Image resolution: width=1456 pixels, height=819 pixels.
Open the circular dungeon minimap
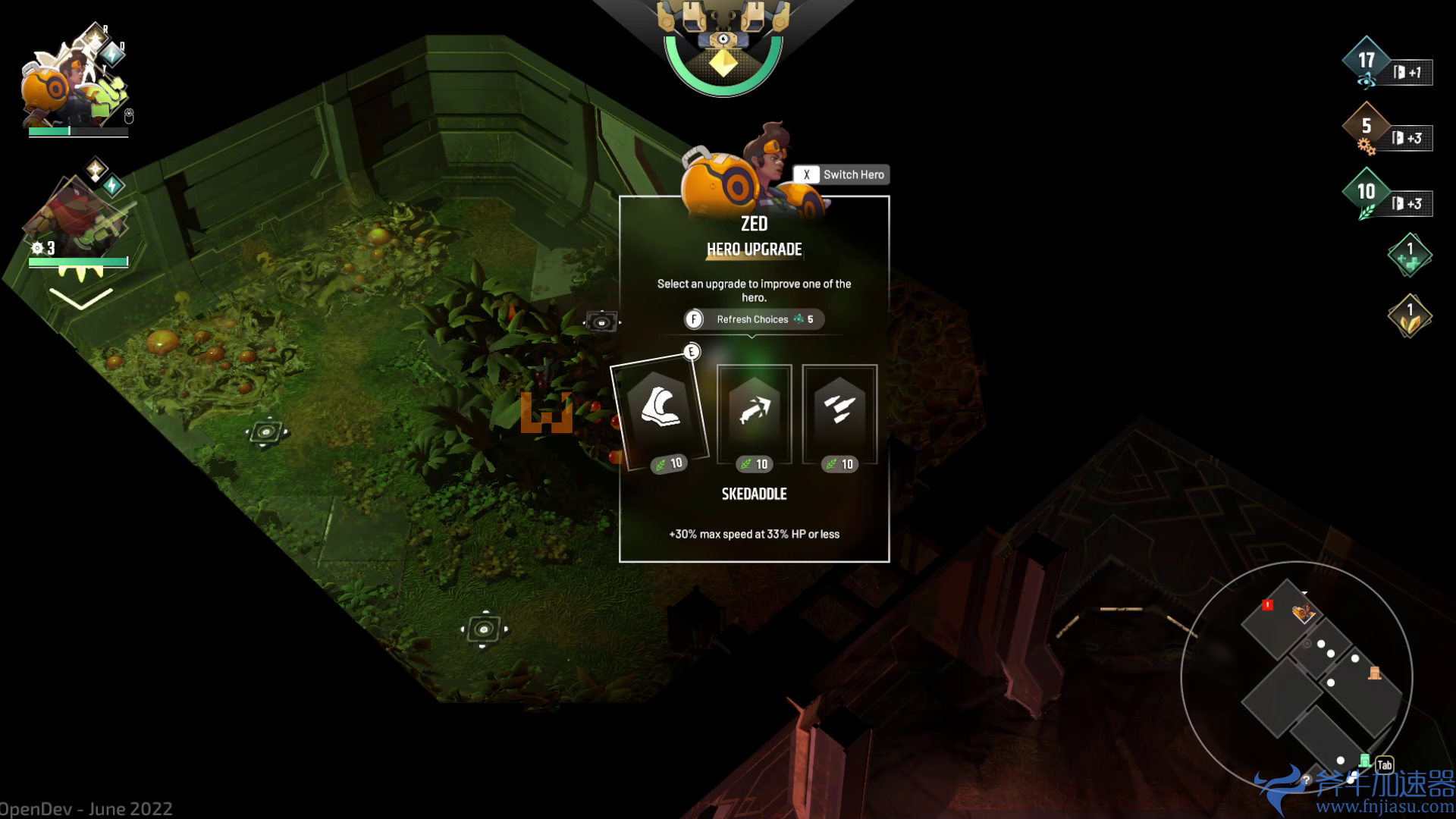click(1296, 676)
